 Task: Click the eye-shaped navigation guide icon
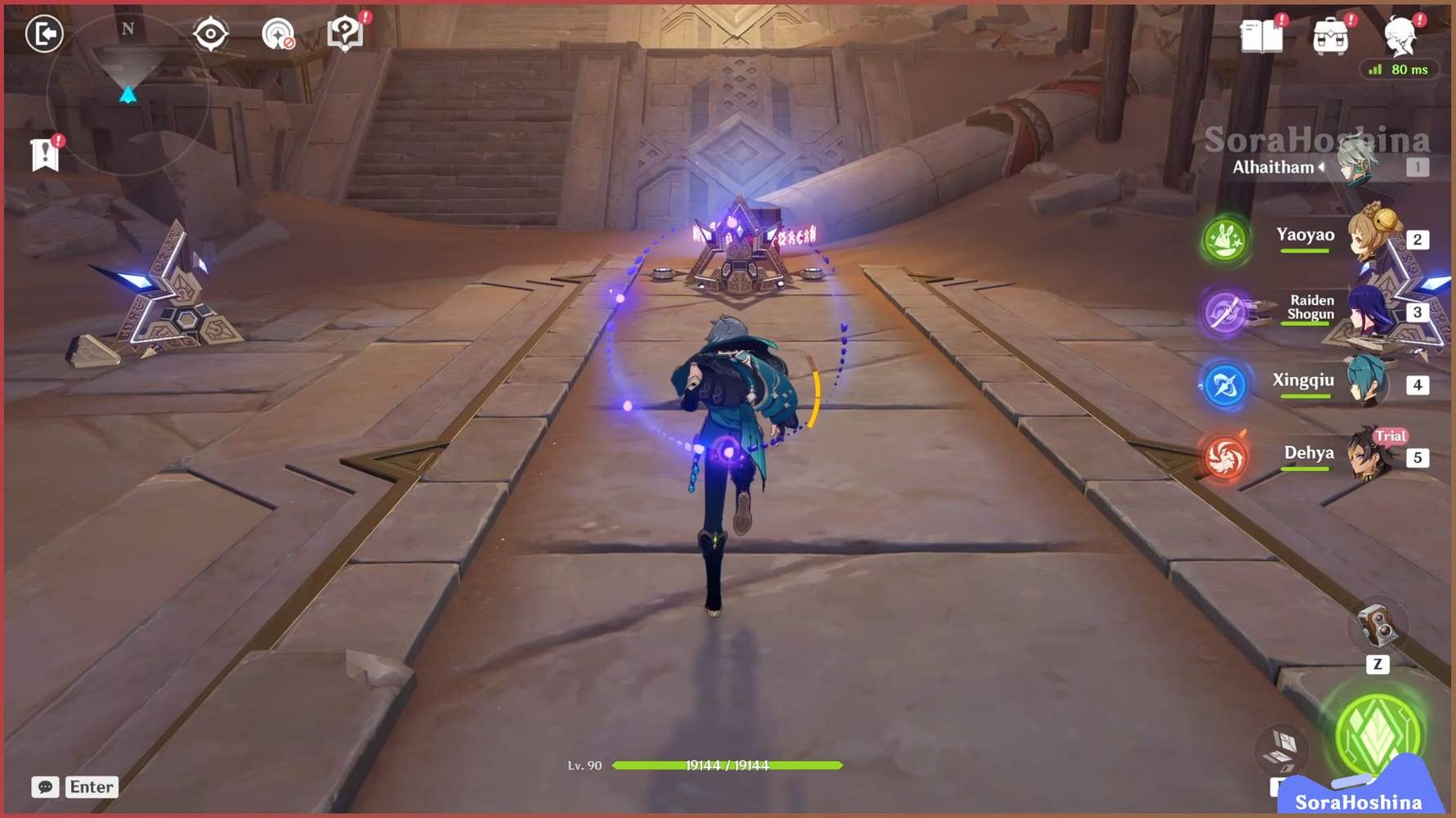[211, 33]
